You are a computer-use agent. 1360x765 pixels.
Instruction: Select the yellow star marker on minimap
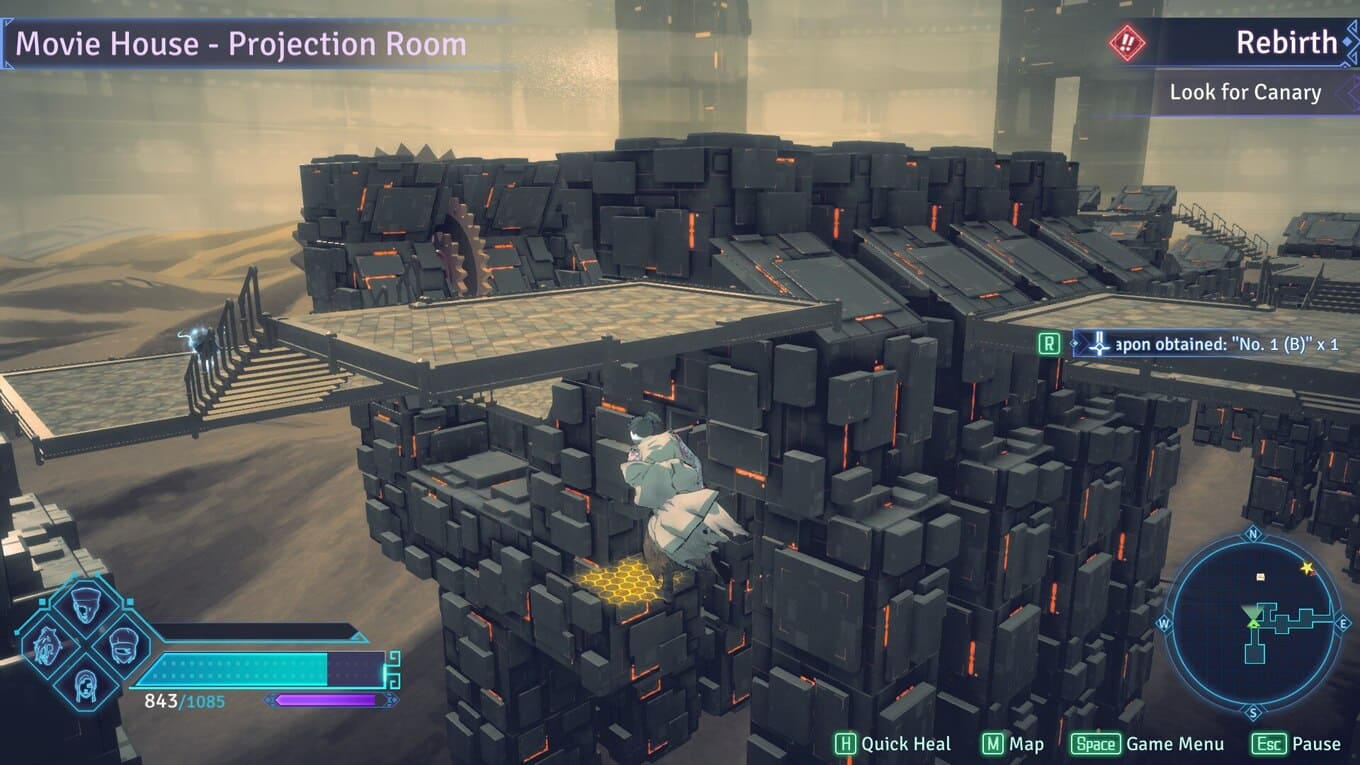(x=1307, y=568)
